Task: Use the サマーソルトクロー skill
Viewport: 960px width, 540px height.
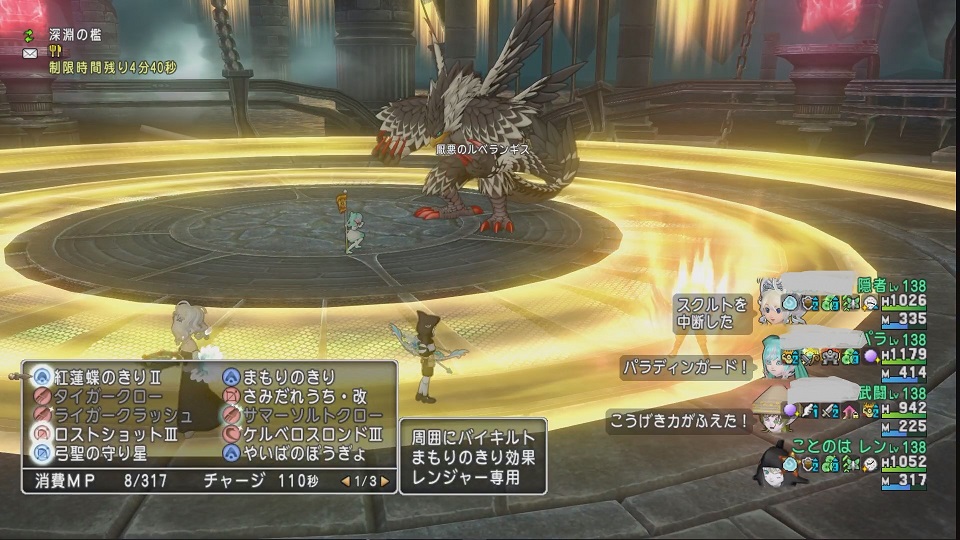Action: [311, 415]
